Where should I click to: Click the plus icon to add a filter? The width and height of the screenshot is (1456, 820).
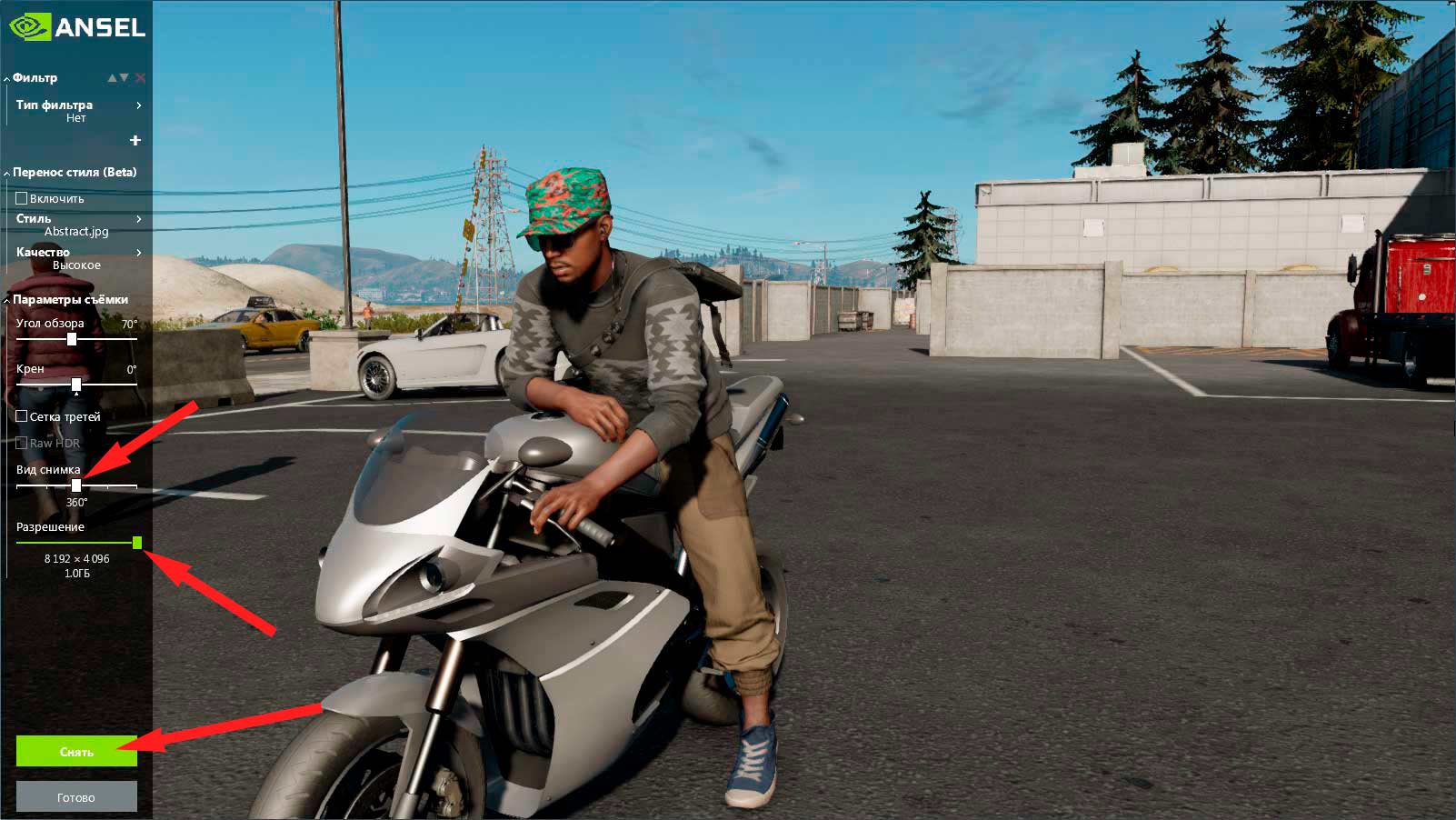(135, 140)
